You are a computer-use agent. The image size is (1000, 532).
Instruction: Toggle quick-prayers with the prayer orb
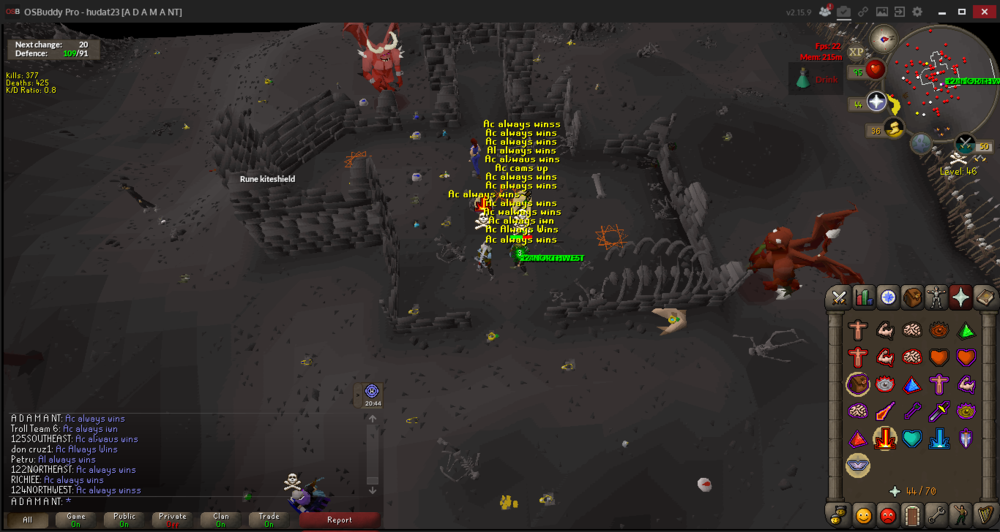(877, 102)
